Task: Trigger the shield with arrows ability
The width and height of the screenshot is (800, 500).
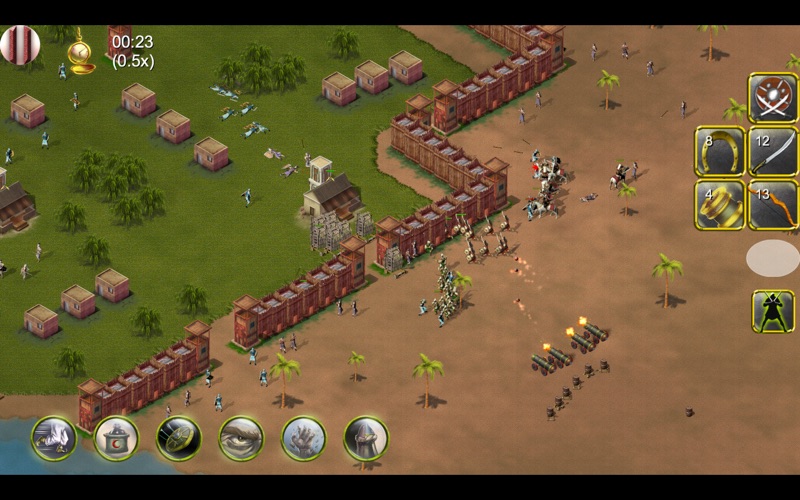Action: coord(178,438)
